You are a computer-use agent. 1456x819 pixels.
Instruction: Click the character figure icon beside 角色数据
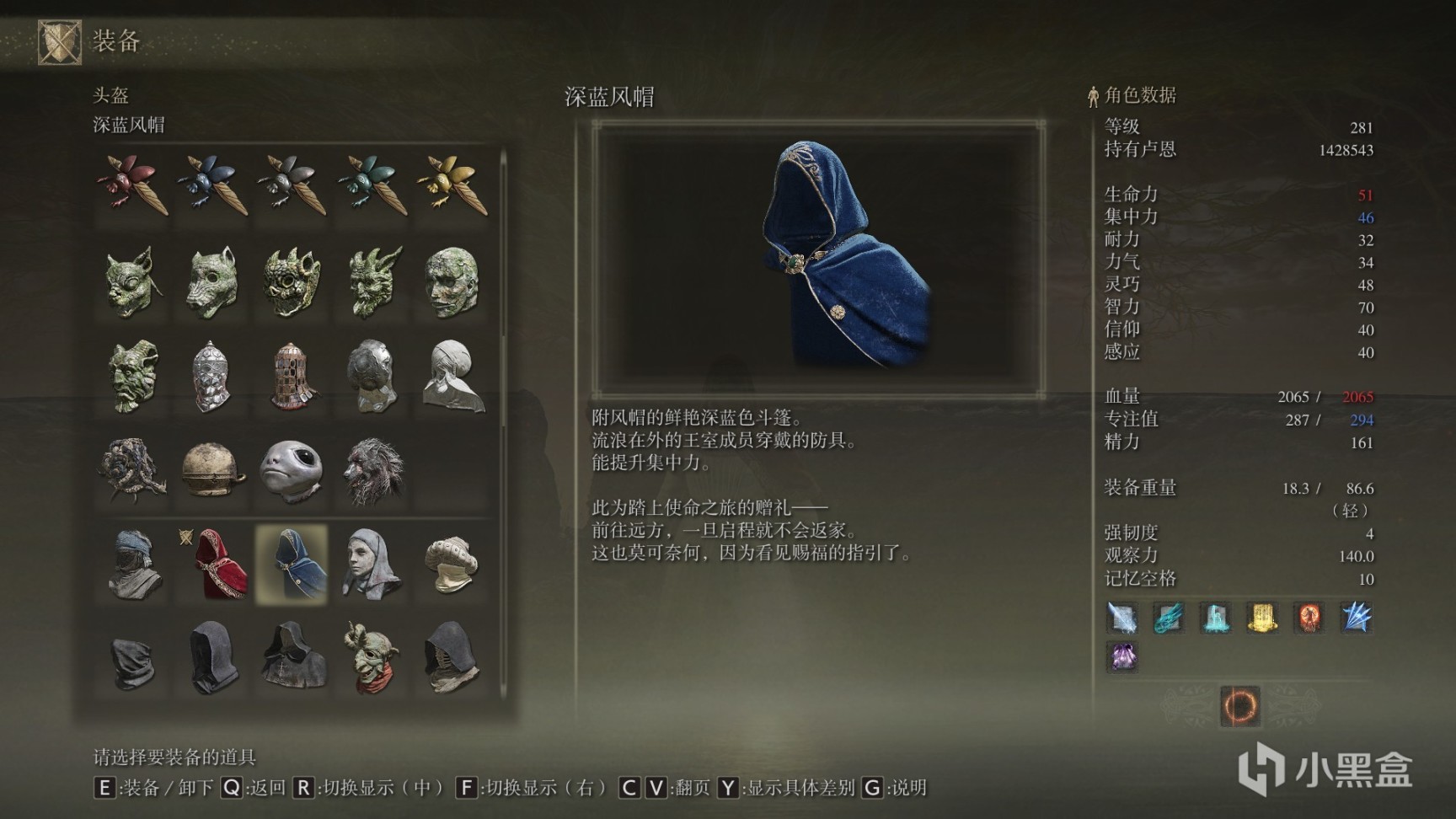click(x=1093, y=94)
